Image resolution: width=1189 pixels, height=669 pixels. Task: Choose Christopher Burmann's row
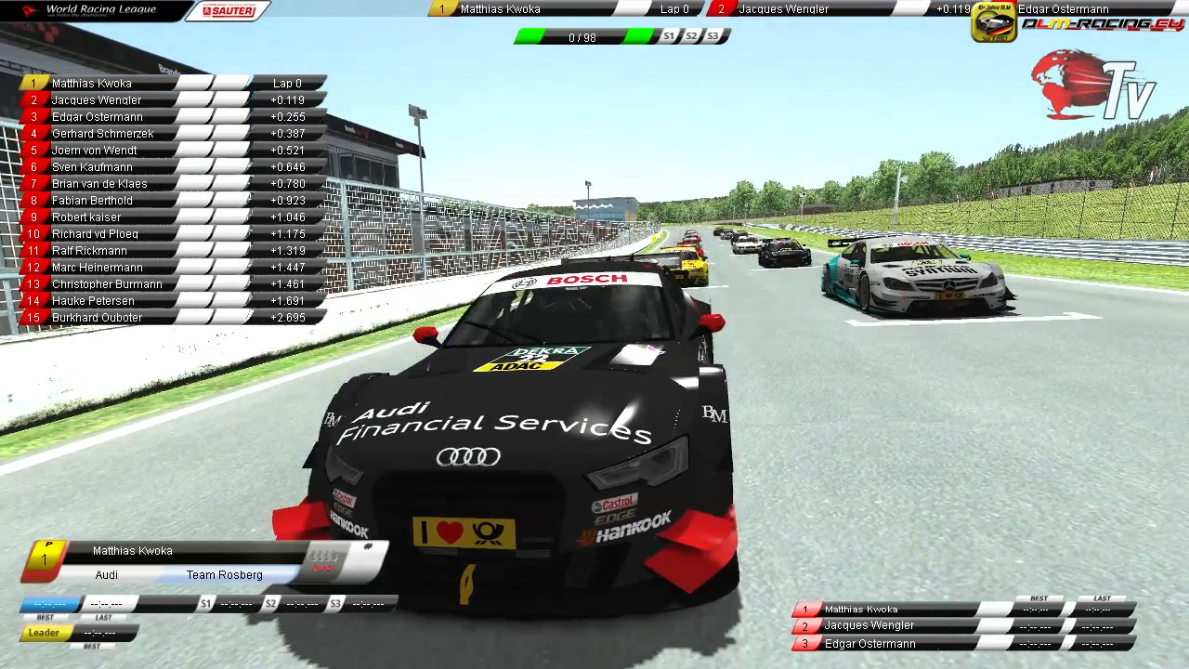[107, 284]
